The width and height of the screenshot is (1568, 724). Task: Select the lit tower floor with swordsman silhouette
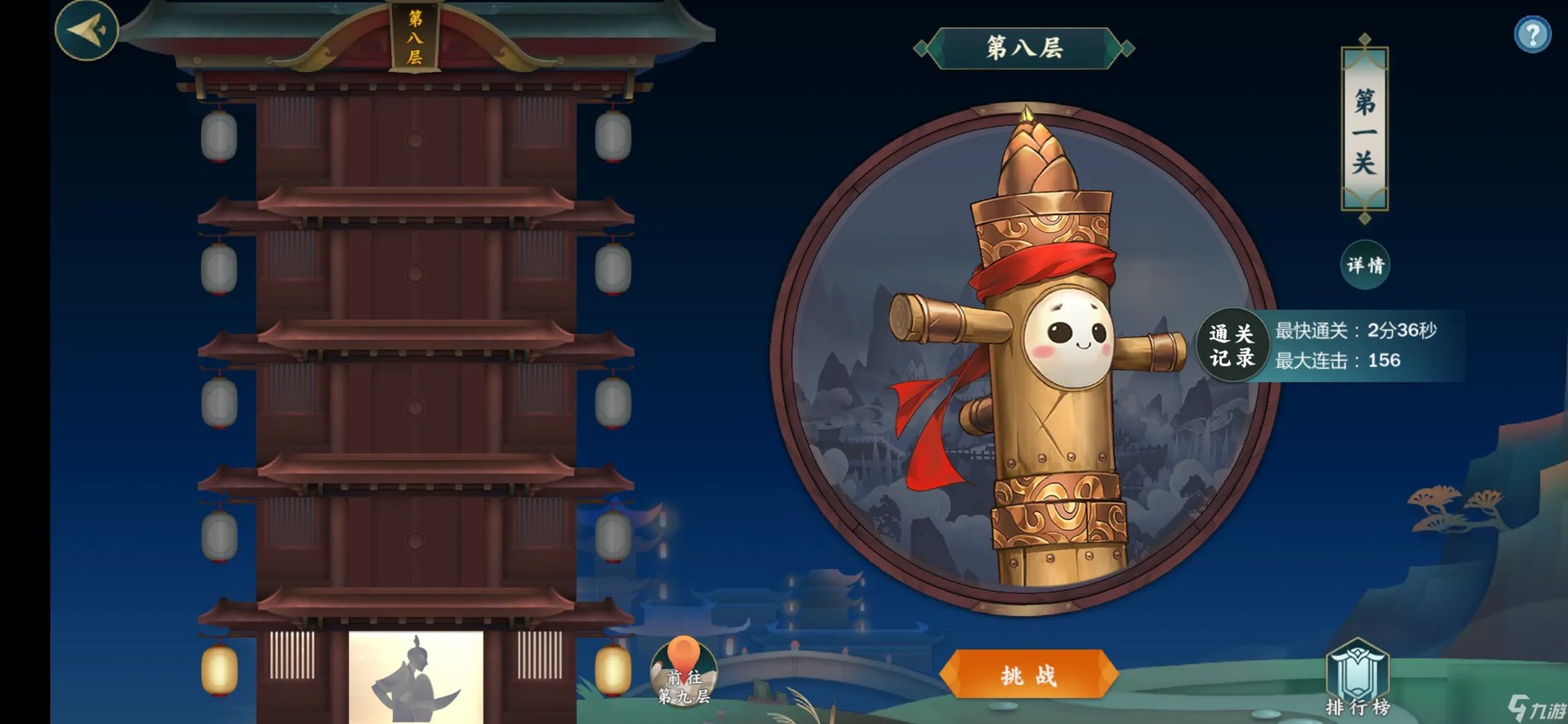point(416,677)
